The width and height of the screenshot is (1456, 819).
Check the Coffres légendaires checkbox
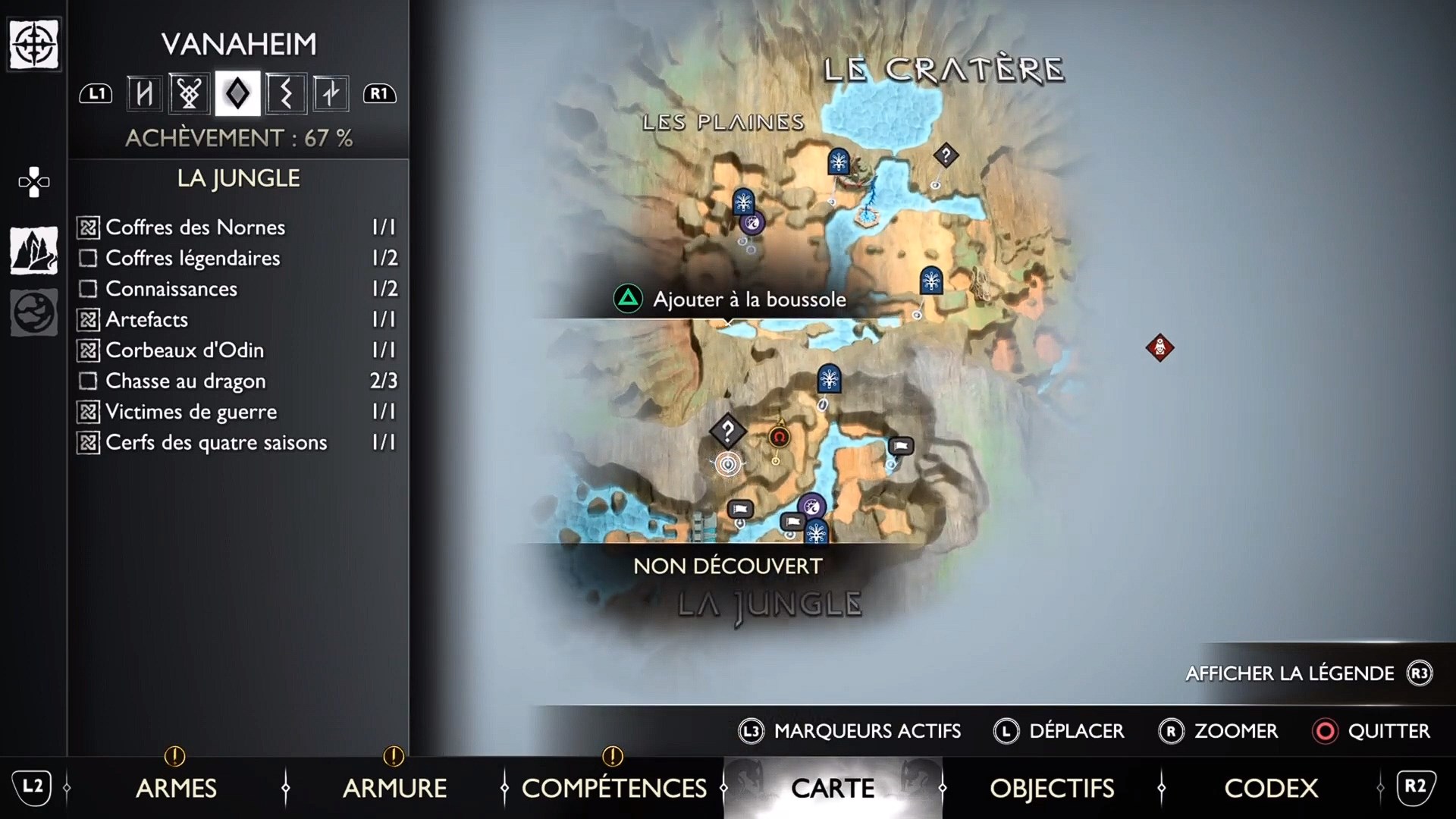(86, 258)
